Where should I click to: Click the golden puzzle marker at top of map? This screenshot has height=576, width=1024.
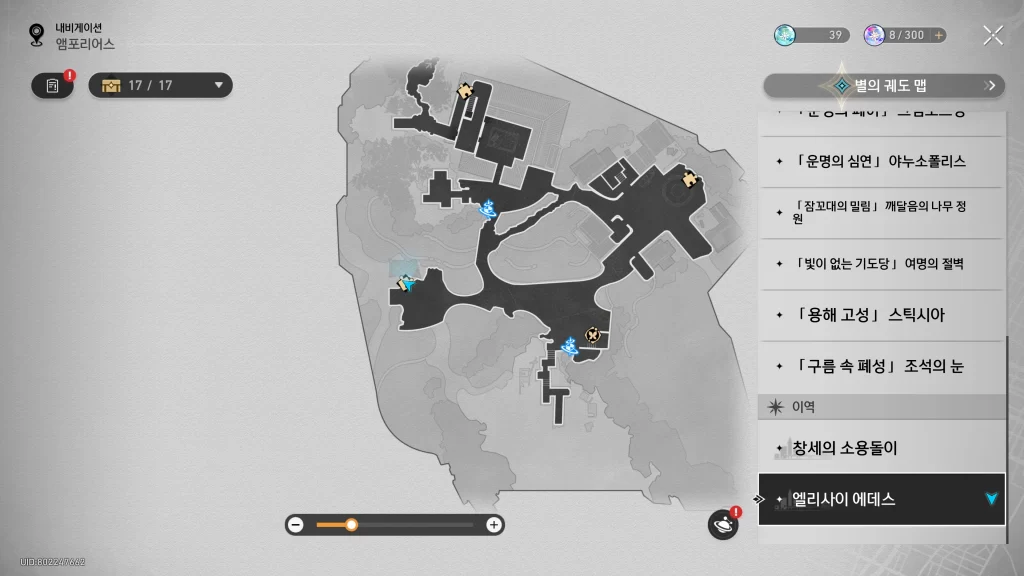tap(464, 90)
